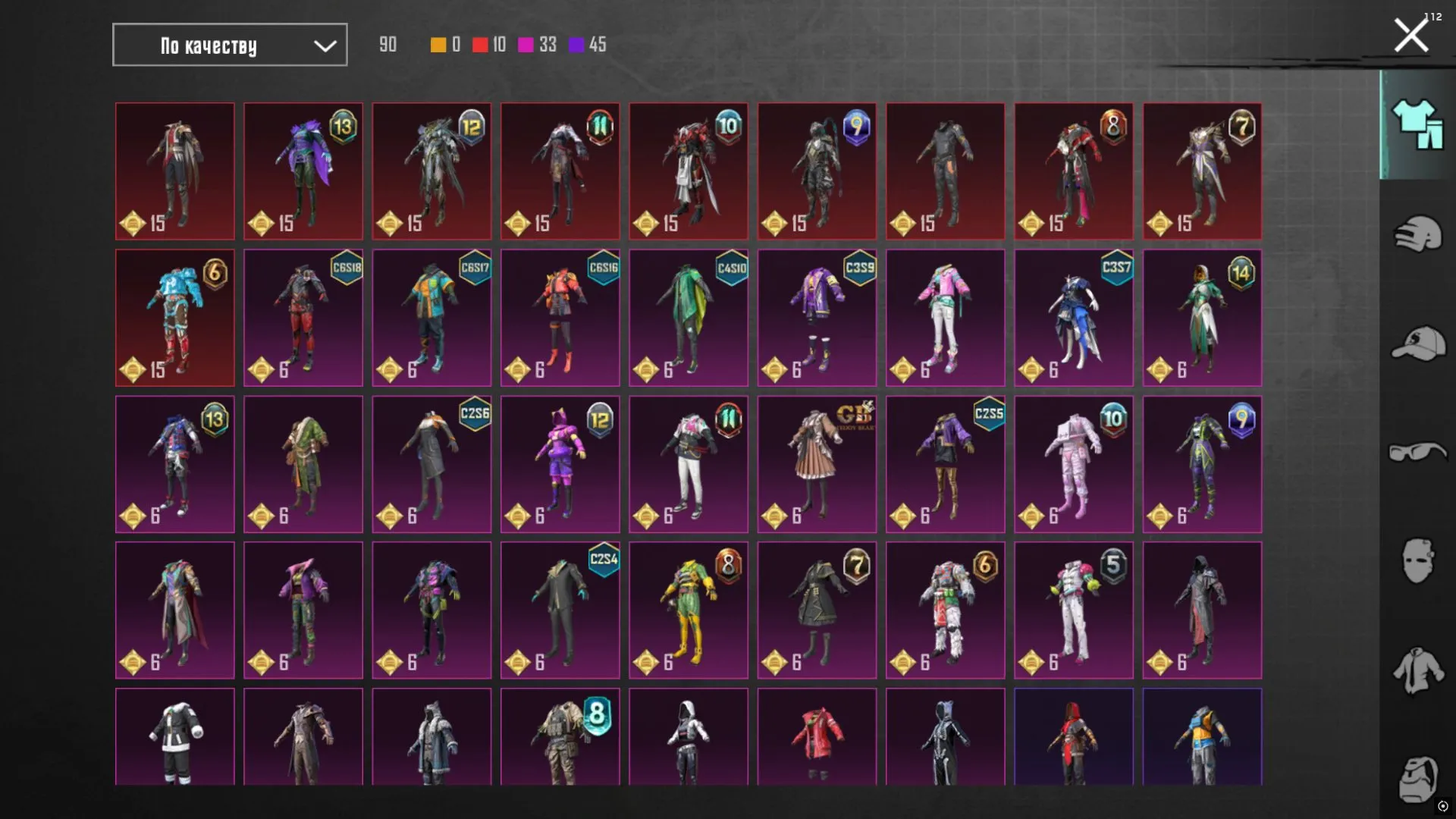Open the GB teddy bear dress item
Image resolution: width=1456 pixels, height=819 pixels.
(817, 464)
